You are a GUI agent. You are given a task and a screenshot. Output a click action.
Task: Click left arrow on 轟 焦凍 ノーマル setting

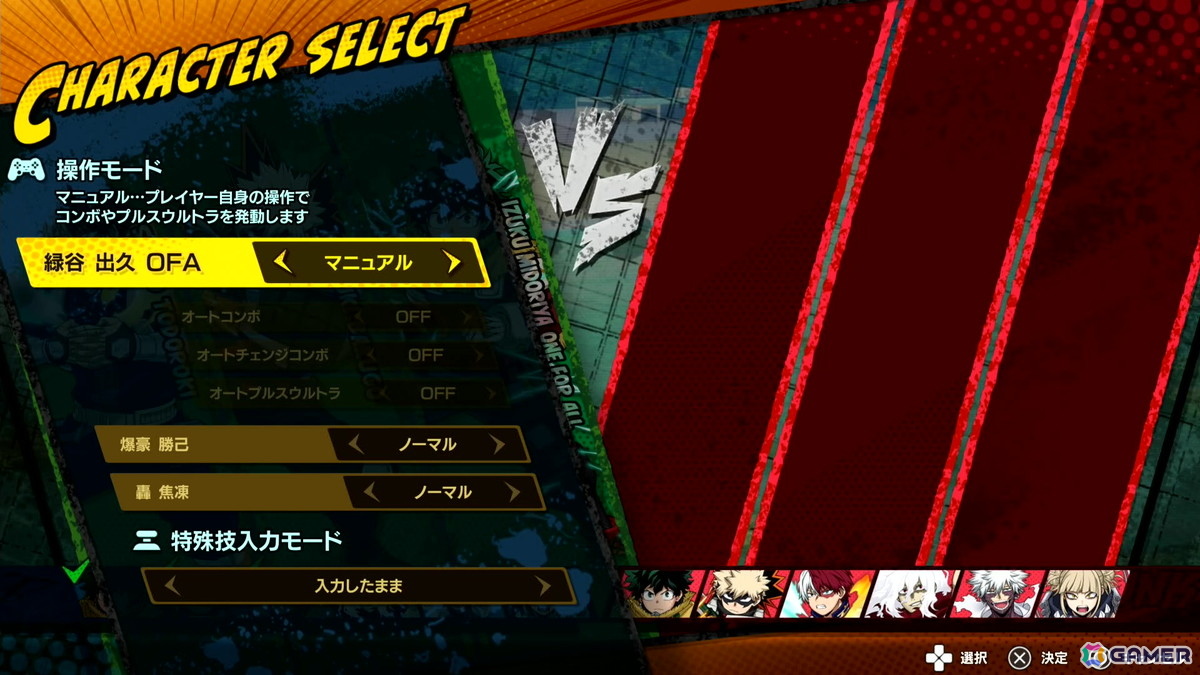[372, 492]
